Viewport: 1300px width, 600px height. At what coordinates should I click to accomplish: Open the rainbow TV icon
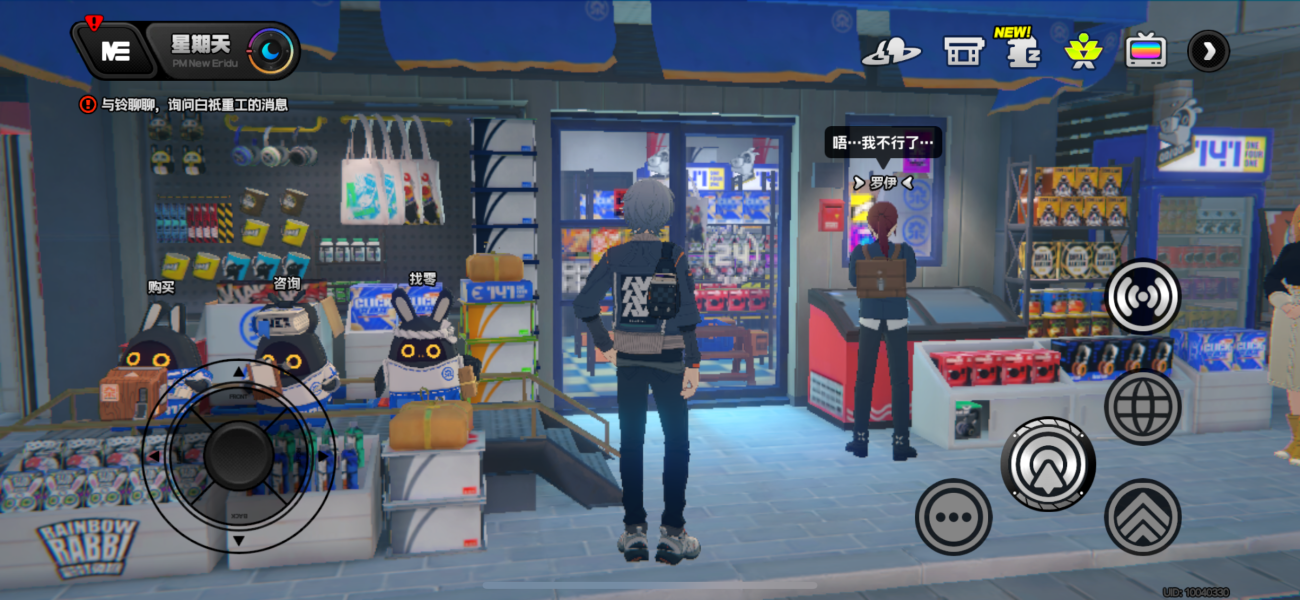coord(1146,50)
